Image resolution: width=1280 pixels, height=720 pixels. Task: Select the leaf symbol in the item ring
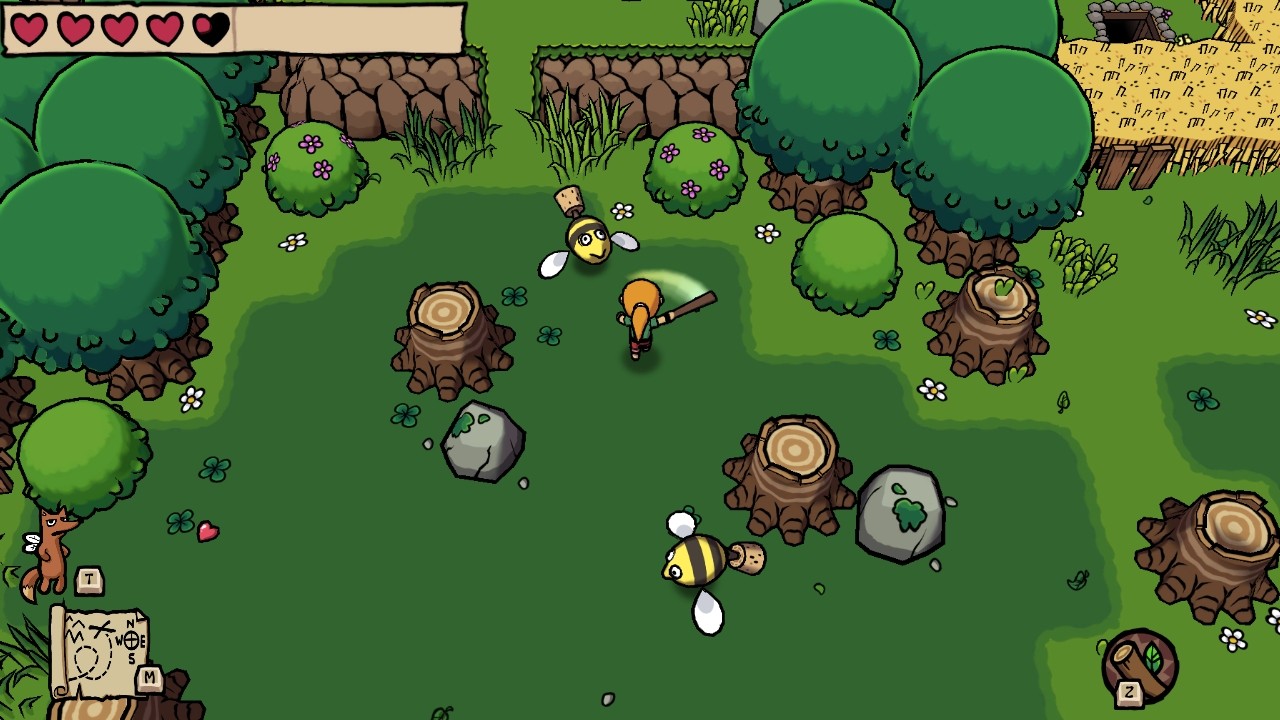pyautogui.click(x=1152, y=657)
